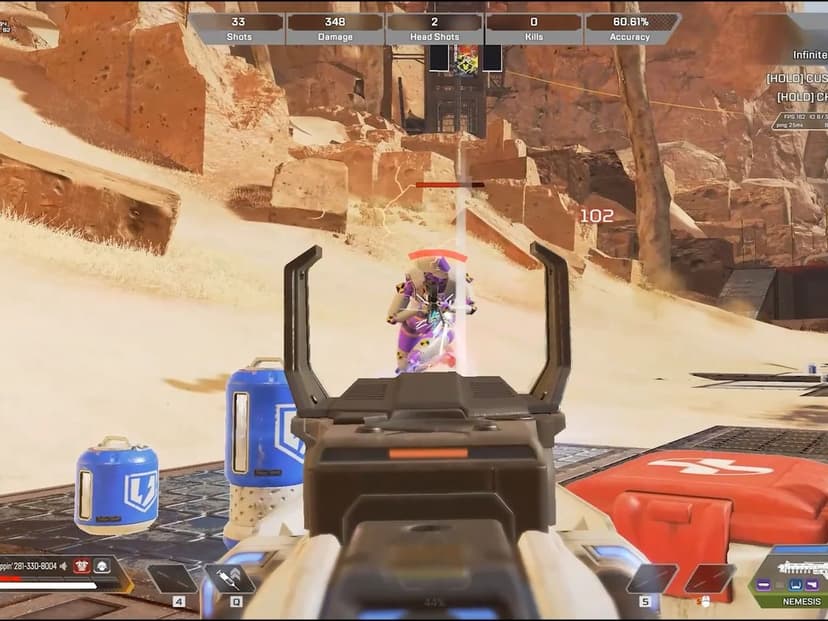The width and height of the screenshot is (828, 621).
Task: Click the red telephone squad icon
Action: pos(83,566)
